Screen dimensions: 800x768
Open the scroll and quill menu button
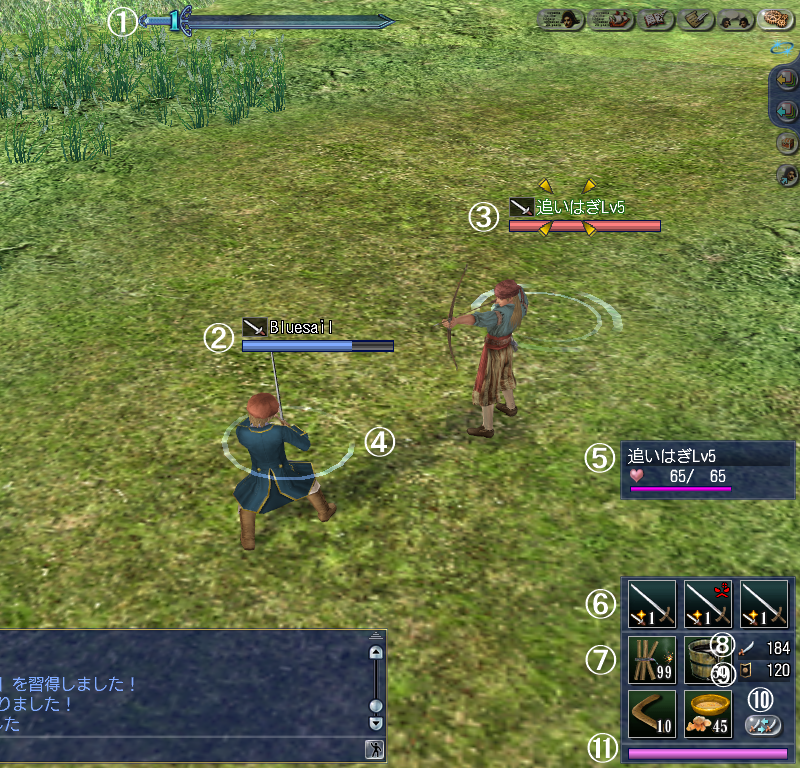[x=697, y=19]
